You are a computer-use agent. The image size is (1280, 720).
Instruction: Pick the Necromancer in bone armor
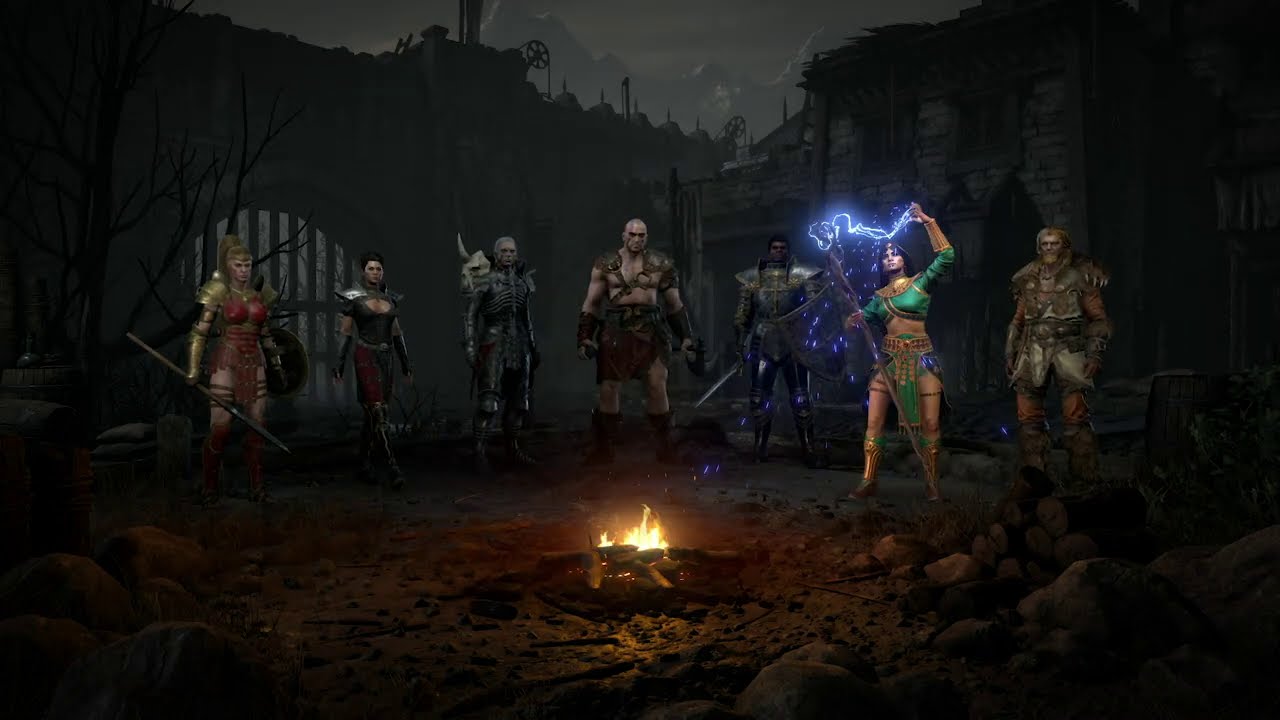click(x=500, y=345)
